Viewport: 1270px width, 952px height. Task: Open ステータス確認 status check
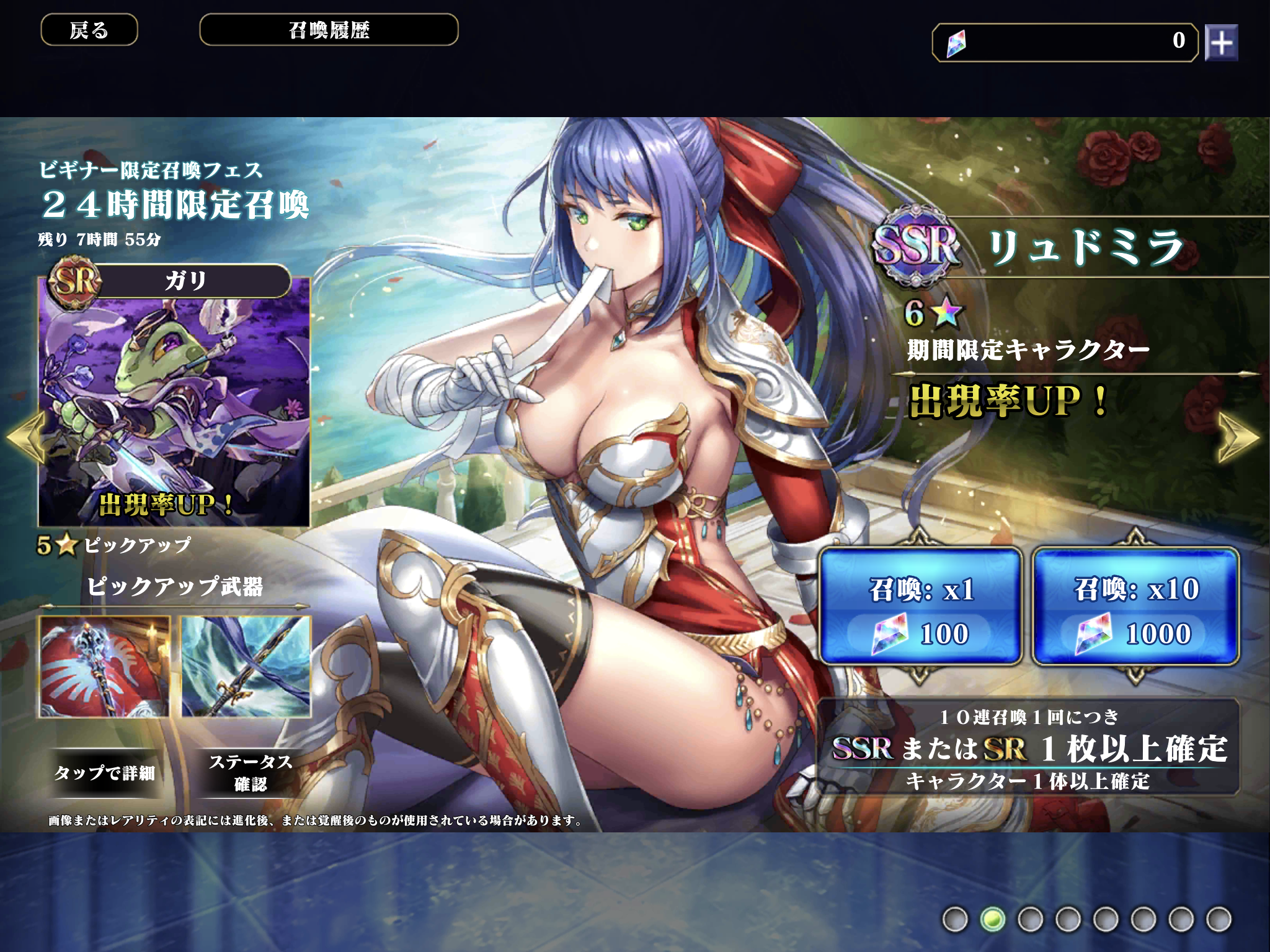(251, 772)
